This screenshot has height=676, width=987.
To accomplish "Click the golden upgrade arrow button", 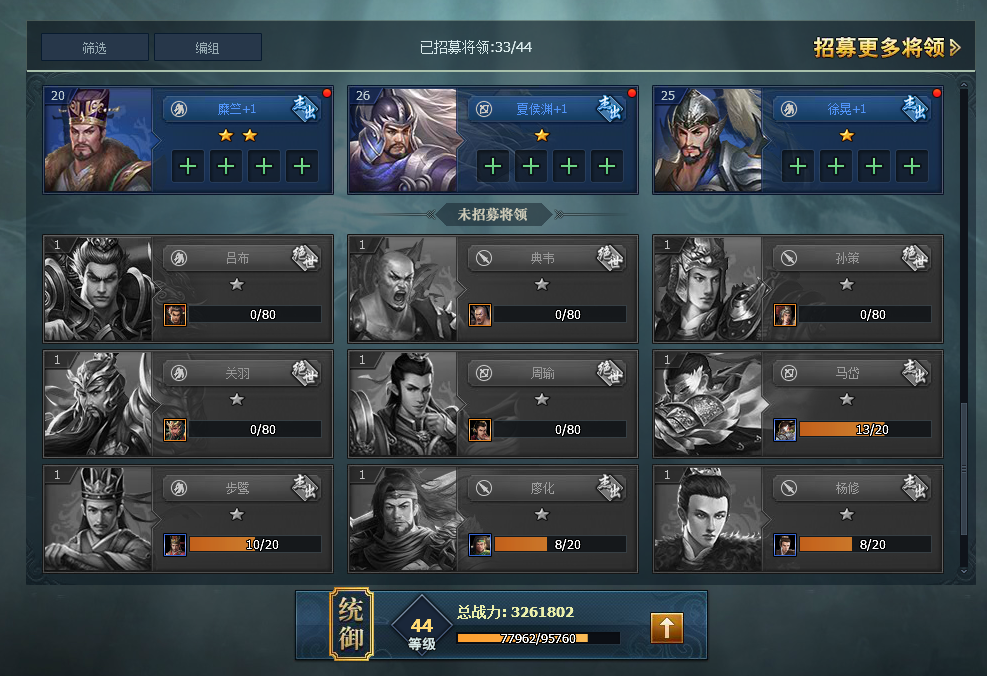I will click(667, 627).
